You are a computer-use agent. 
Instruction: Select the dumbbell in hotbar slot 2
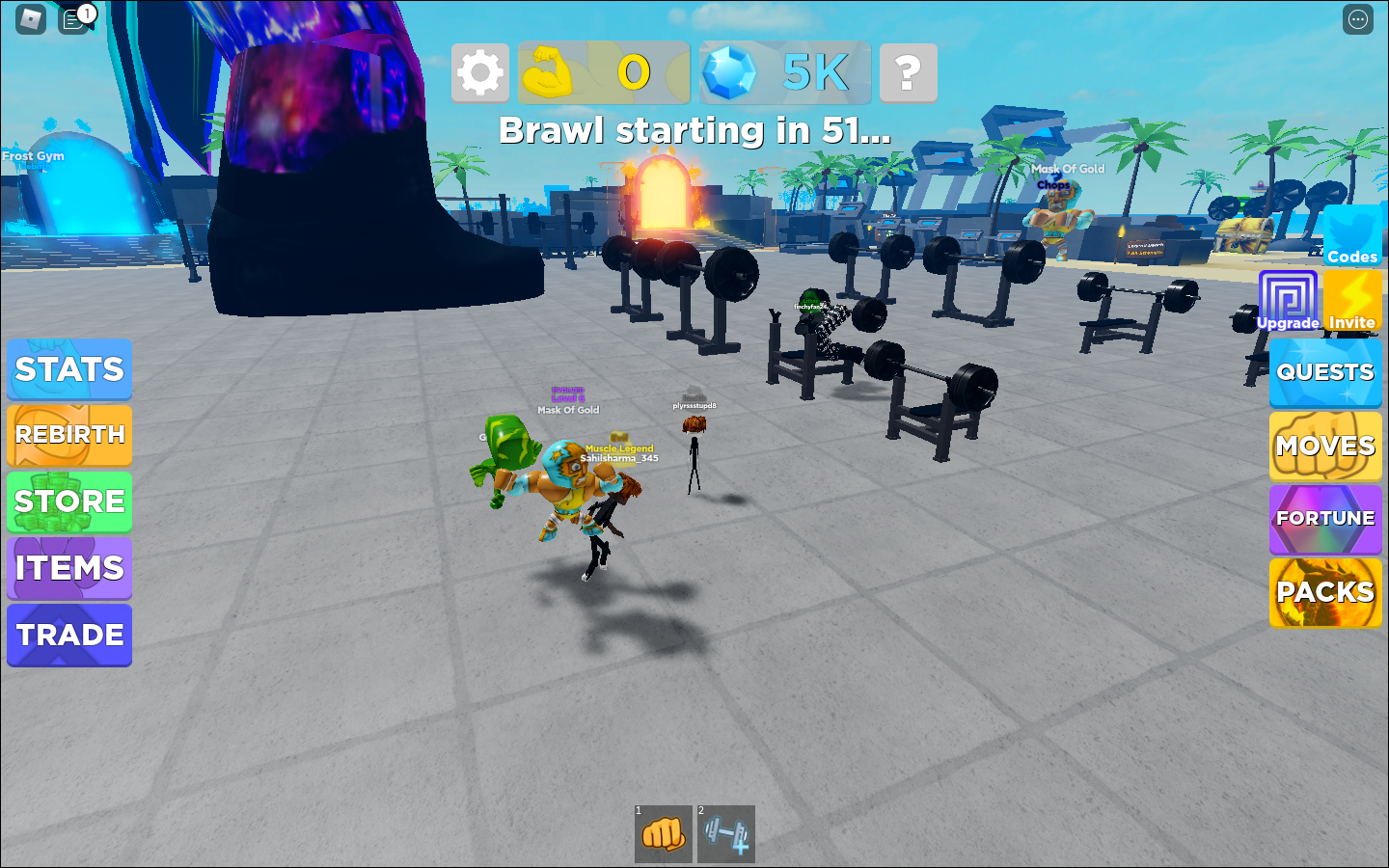(x=726, y=835)
